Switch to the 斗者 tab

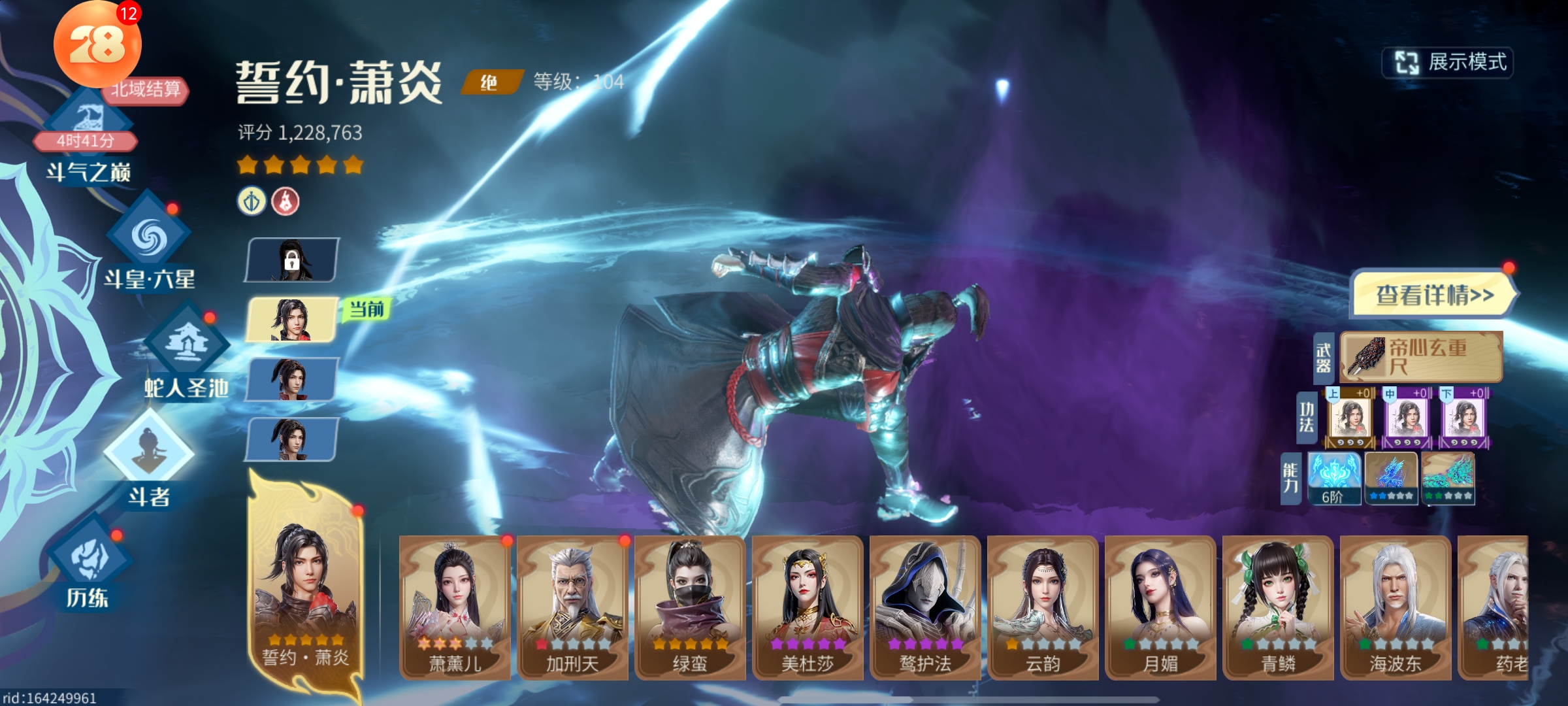(x=149, y=458)
